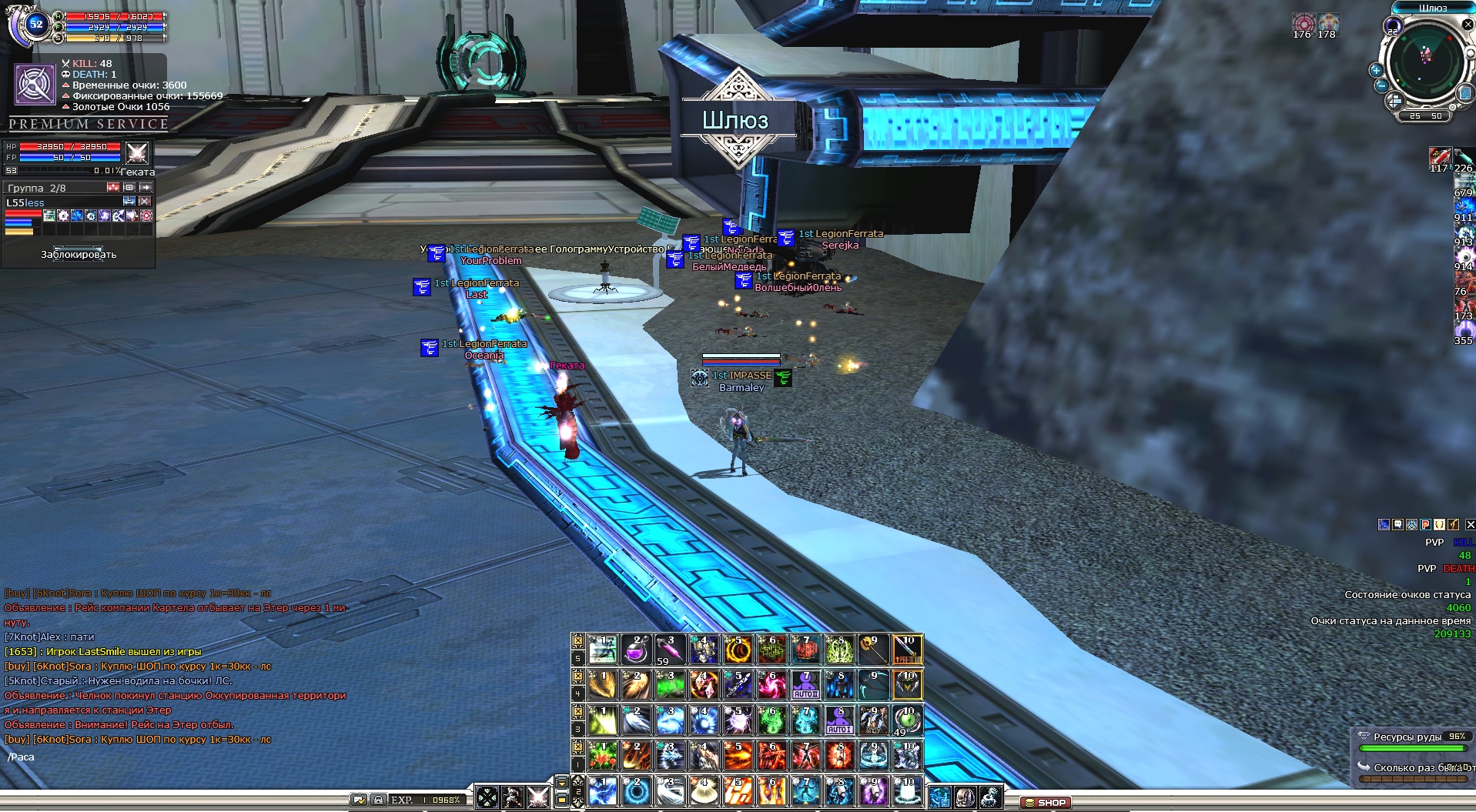Select party member L55less
This screenshot has height=812, width=1476.
pos(26,202)
